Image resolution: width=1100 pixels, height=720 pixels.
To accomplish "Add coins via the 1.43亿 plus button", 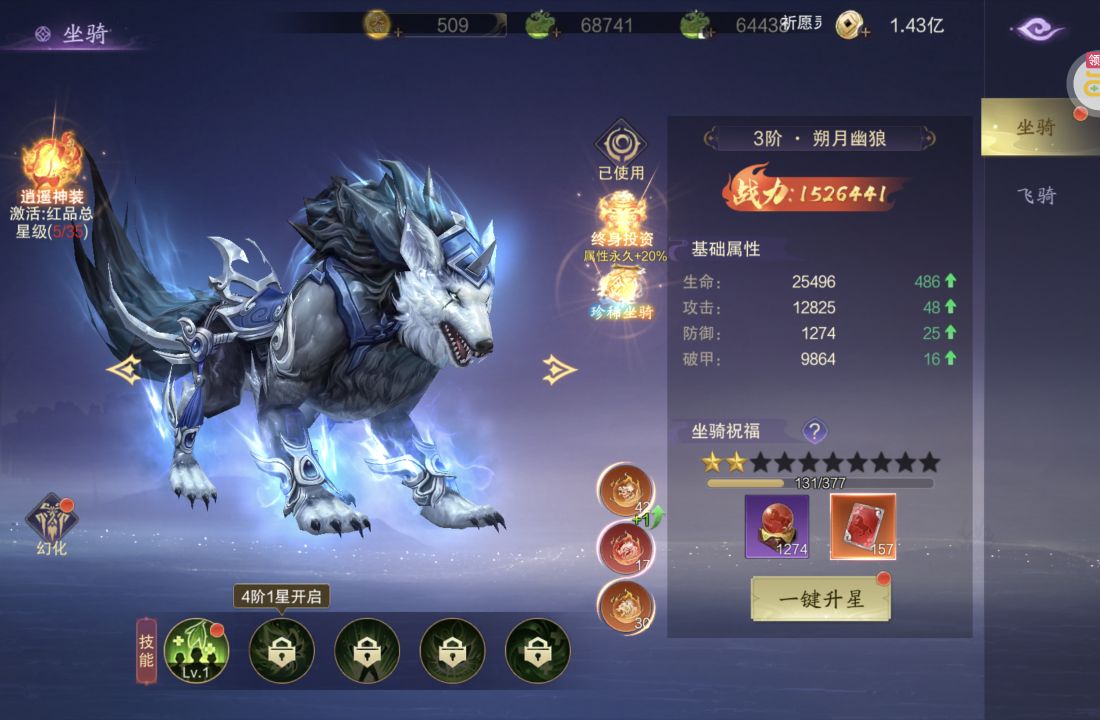I will click(x=865, y=32).
